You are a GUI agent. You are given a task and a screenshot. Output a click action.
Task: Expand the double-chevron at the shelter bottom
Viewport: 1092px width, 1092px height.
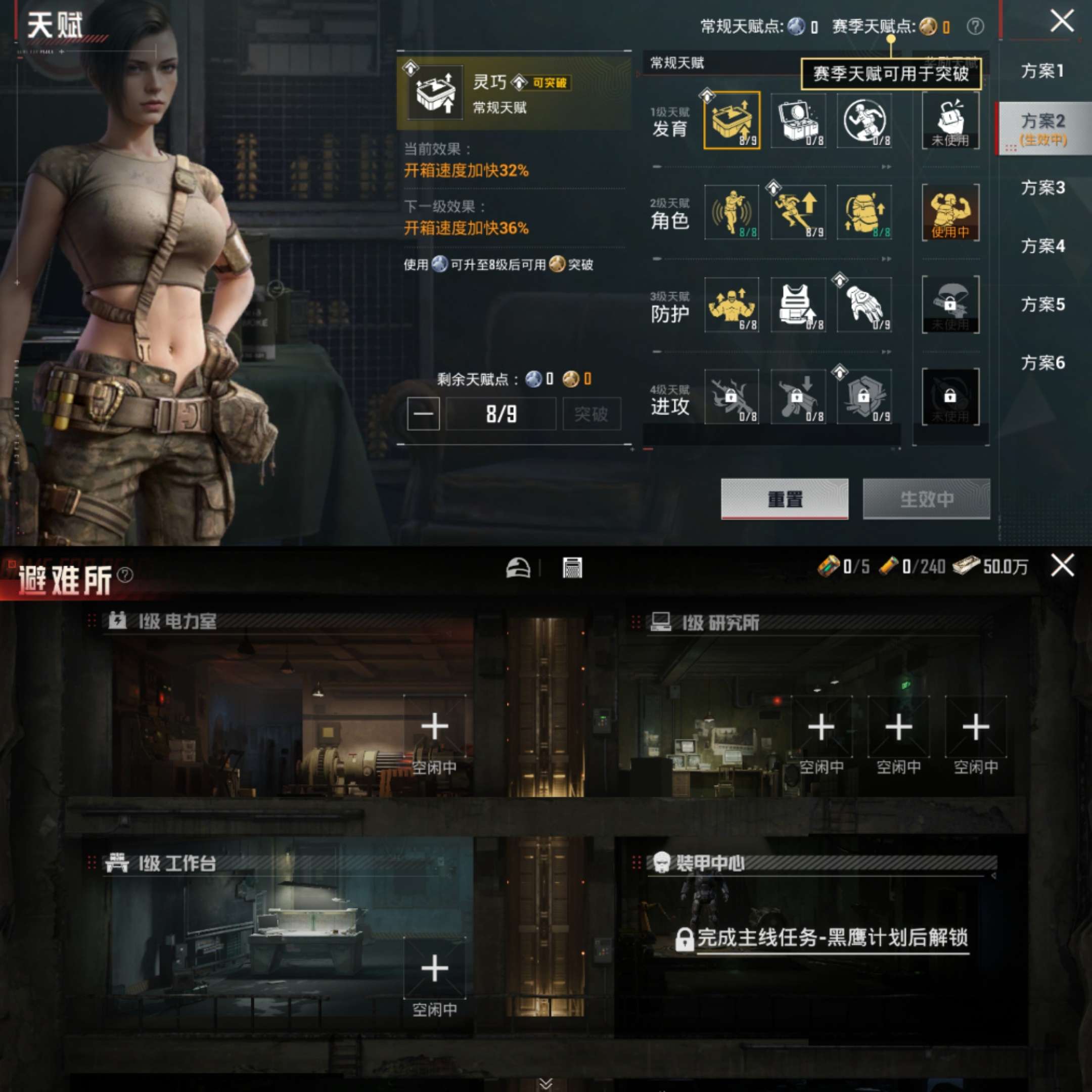[x=546, y=1082]
